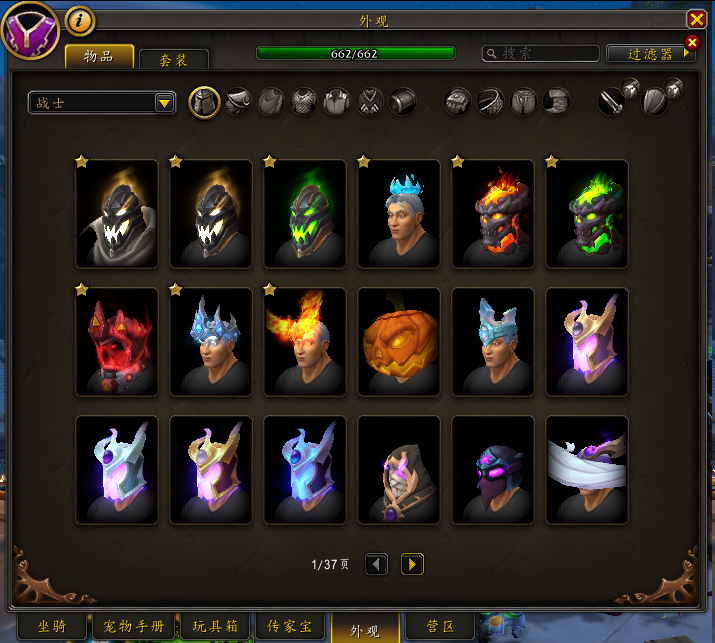Show feet (boots) slot appearances

point(557,102)
